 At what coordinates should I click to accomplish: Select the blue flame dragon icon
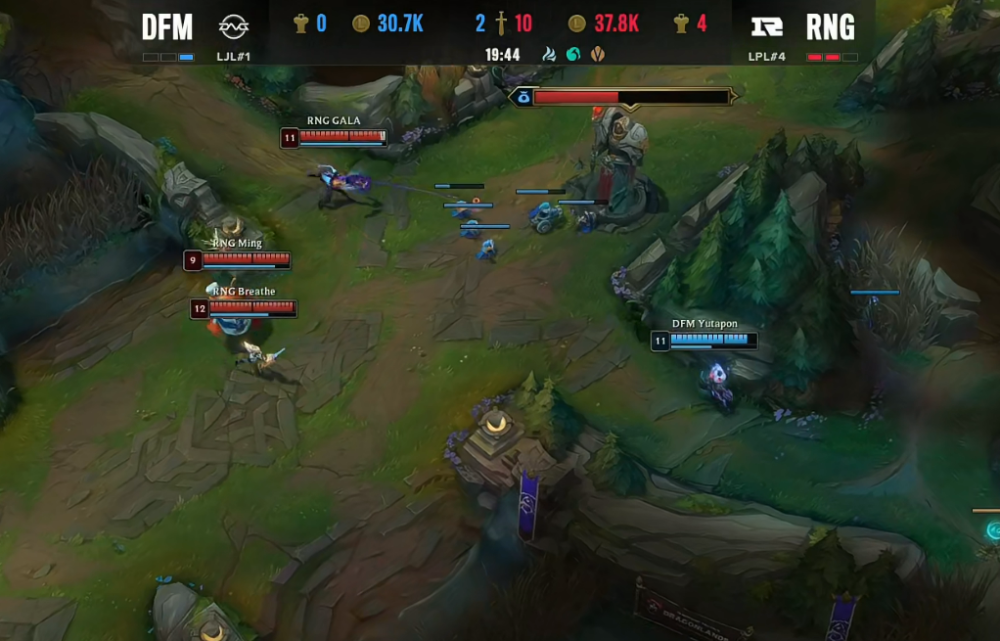tap(549, 54)
